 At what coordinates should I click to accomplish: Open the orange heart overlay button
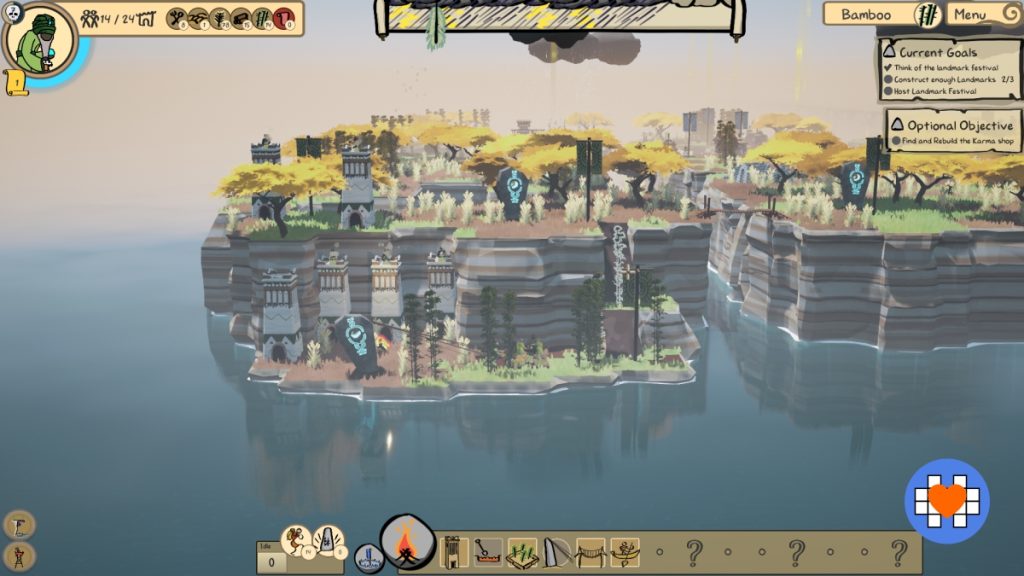(x=947, y=501)
